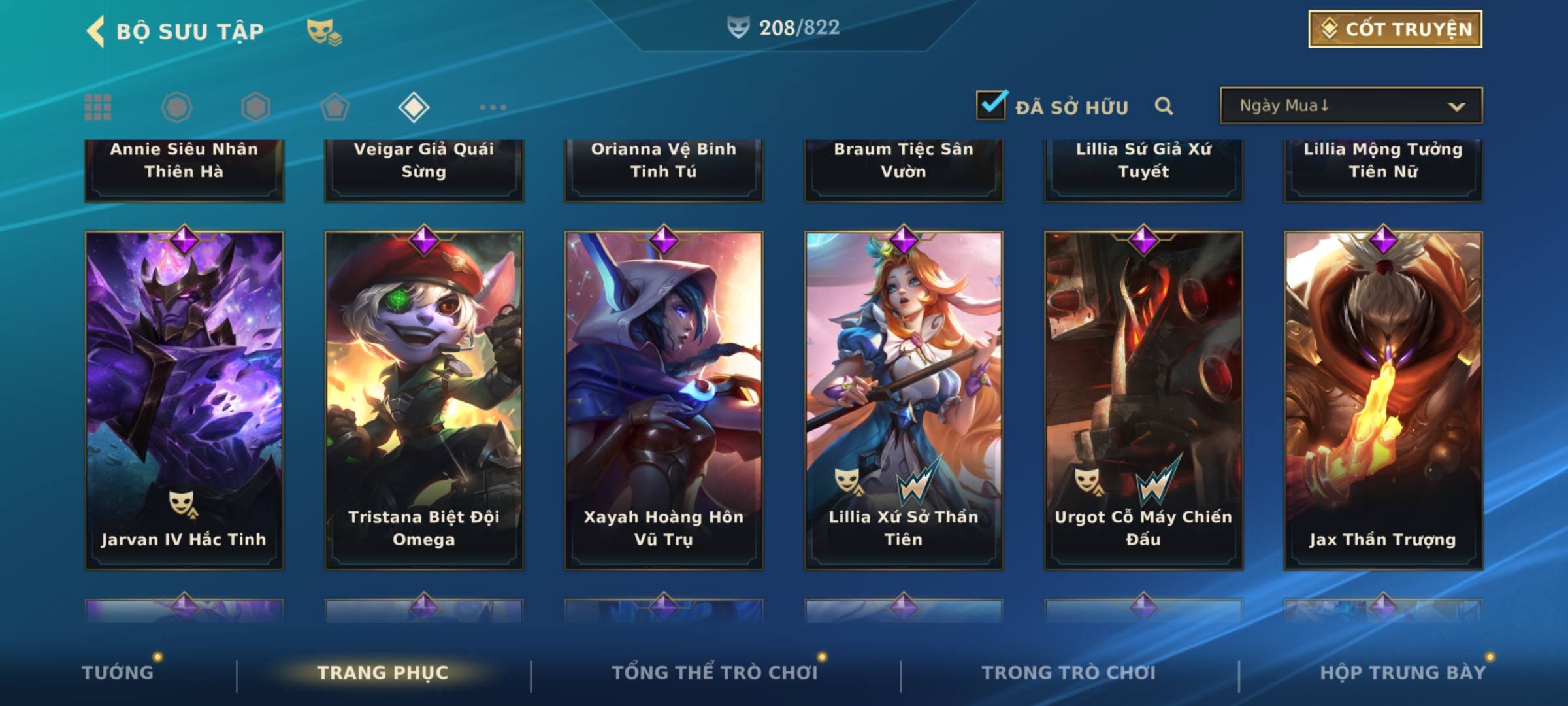Switch to the Hộp Trưng Bày tab
This screenshot has width=1568, height=706.
coord(1403,673)
